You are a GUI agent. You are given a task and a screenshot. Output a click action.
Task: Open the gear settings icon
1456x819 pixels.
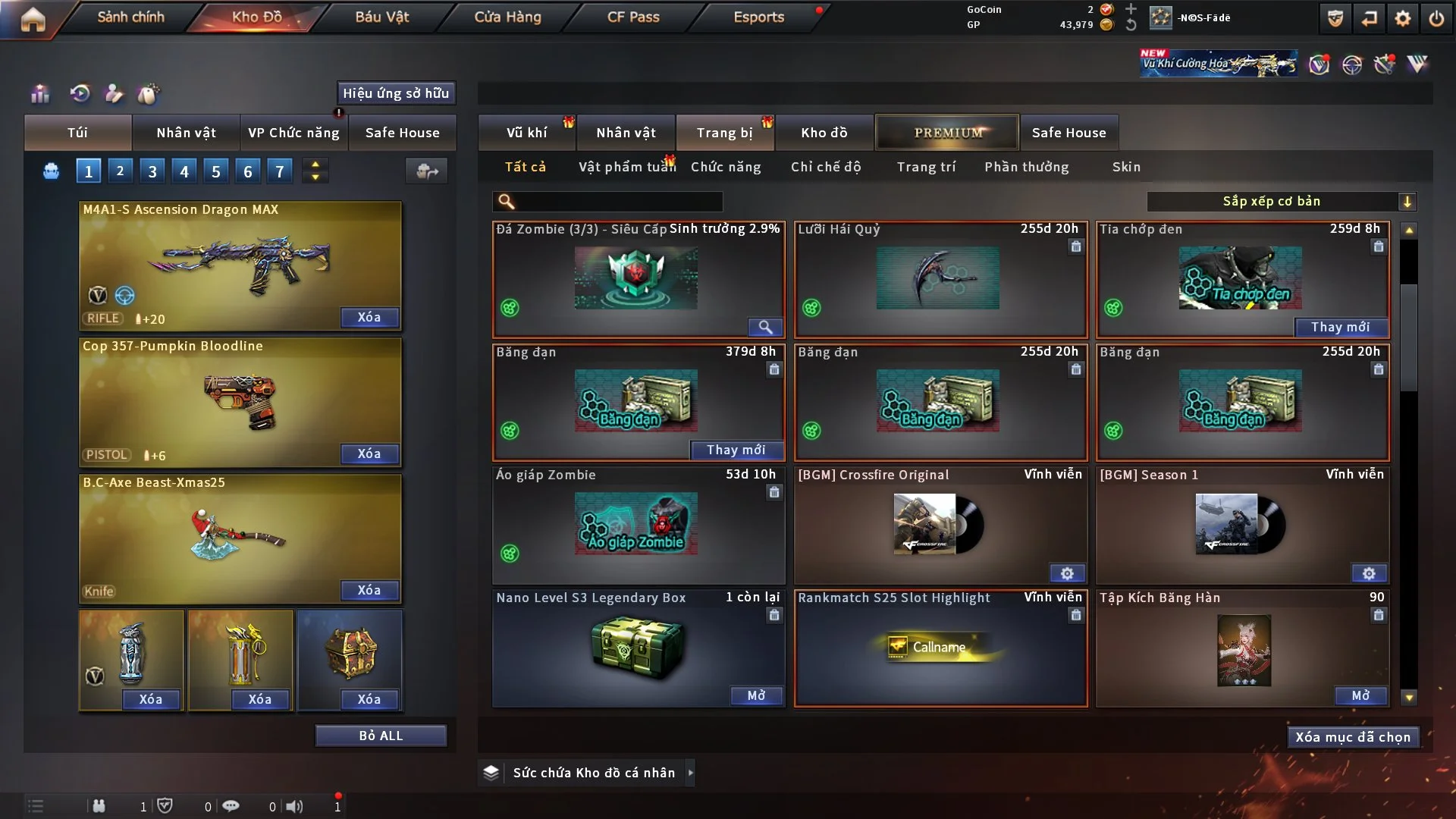click(x=1403, y=18)
